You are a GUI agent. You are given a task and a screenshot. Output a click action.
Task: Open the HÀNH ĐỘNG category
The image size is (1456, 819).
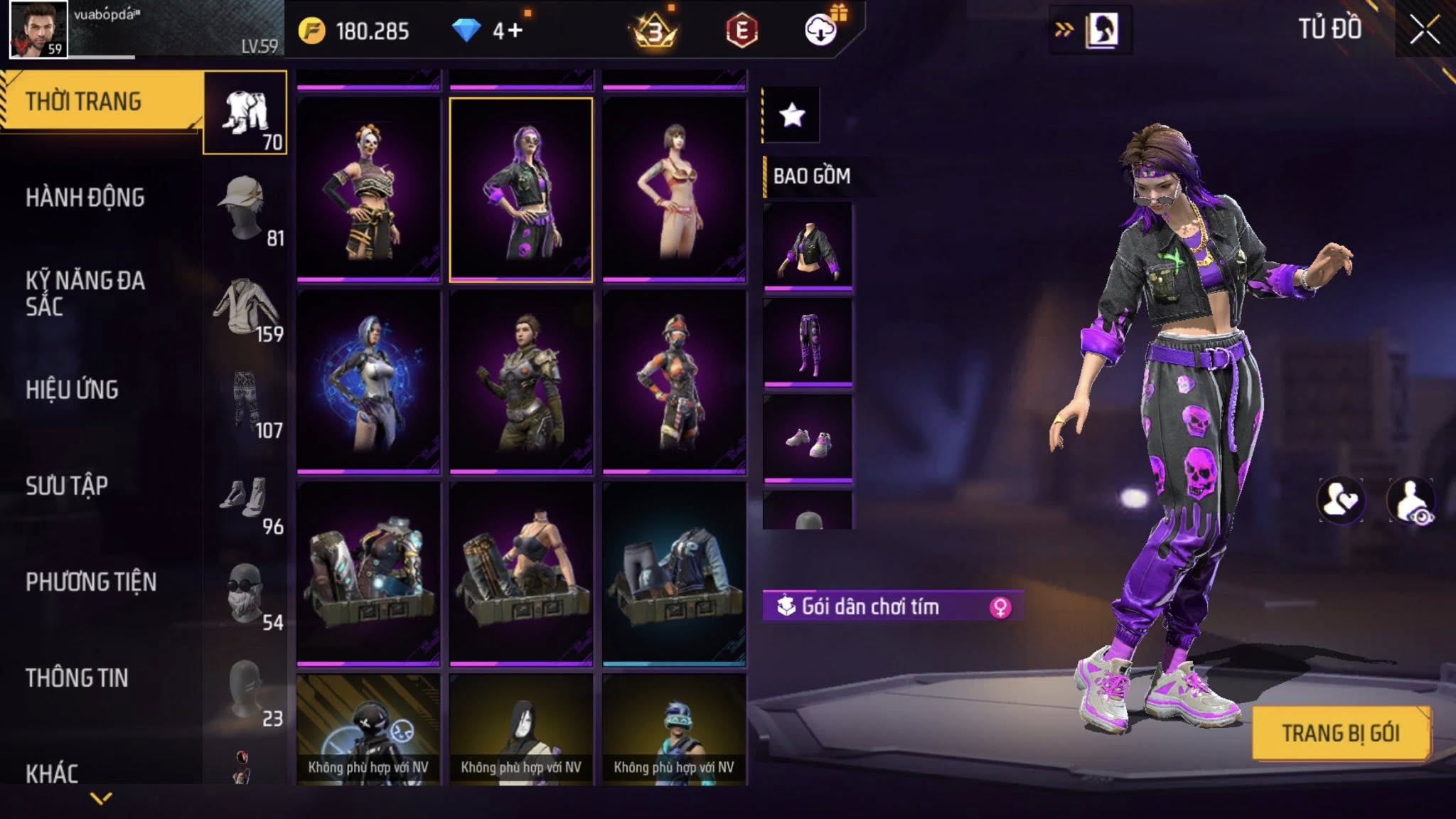[85, 198]
